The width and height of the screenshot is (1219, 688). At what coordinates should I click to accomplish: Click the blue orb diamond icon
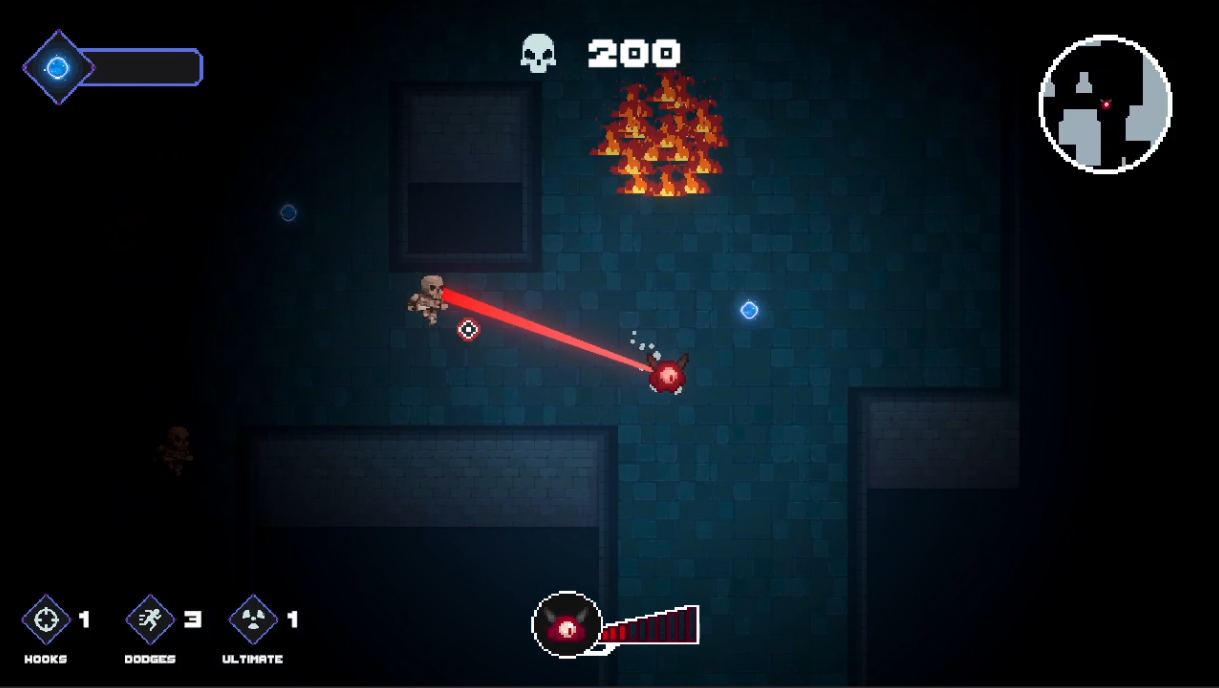point(58,67)
